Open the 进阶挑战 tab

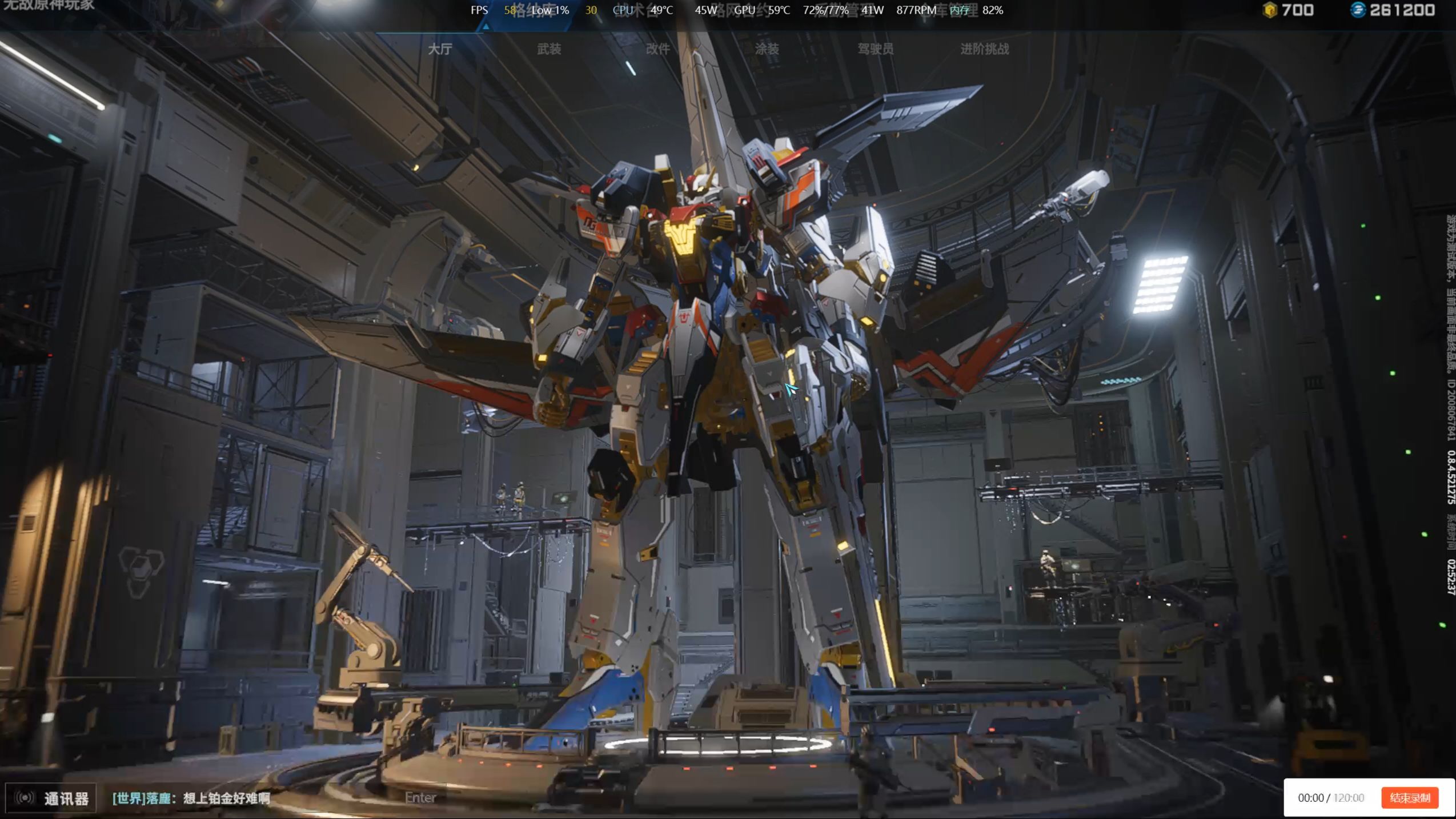tap(984, 49)
